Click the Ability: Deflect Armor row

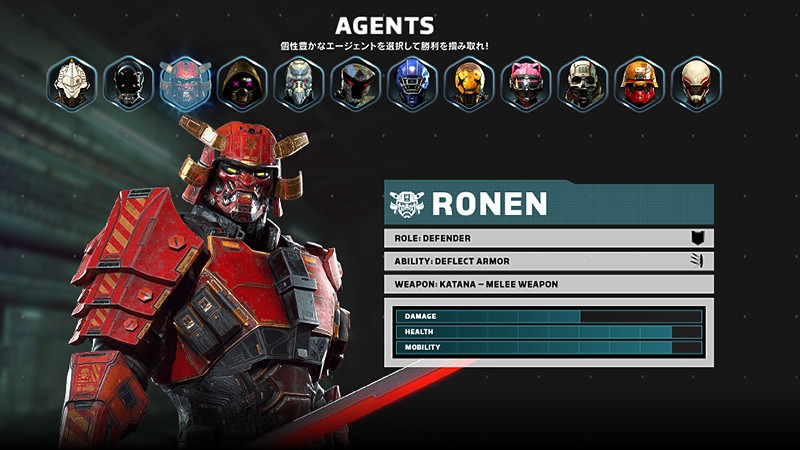[548, 261]
